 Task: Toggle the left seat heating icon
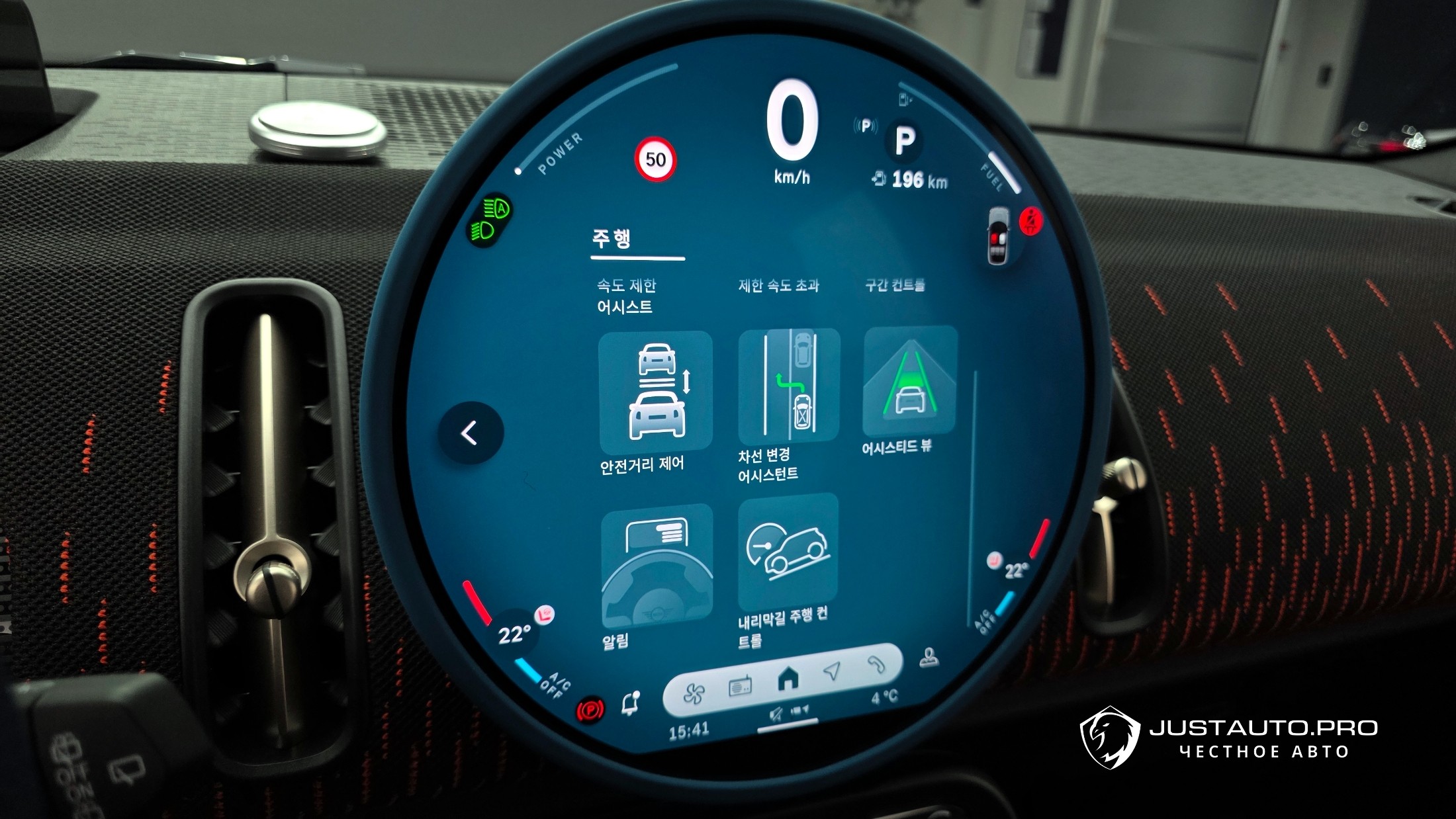[x=544, y=615]
